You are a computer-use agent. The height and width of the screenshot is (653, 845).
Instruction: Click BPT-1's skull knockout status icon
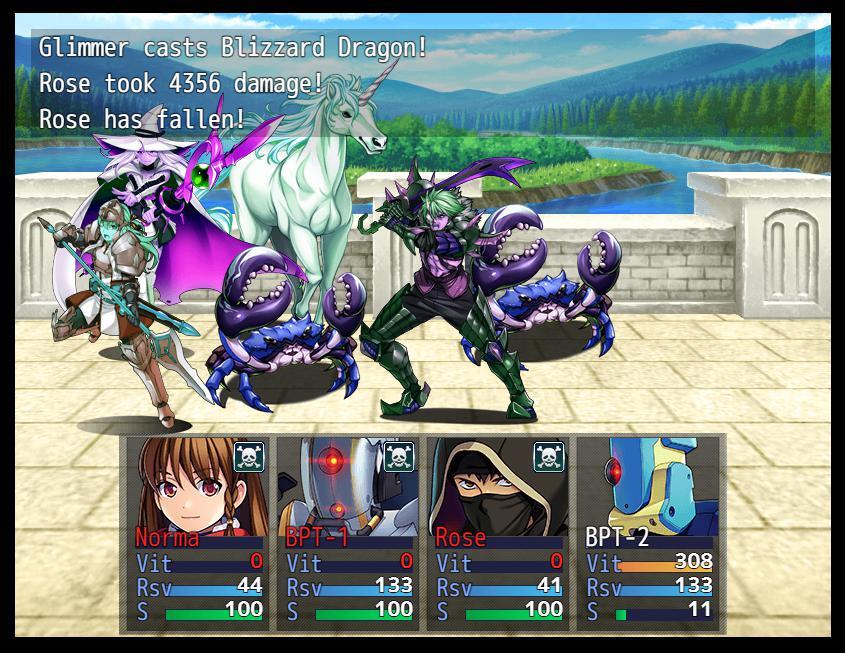(399, 457)
